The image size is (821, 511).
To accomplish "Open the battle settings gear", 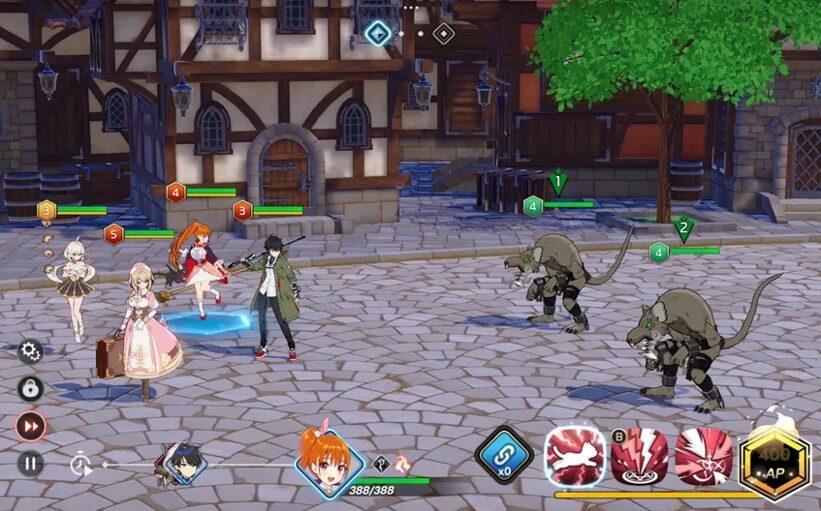I will (x=30, y=351).
